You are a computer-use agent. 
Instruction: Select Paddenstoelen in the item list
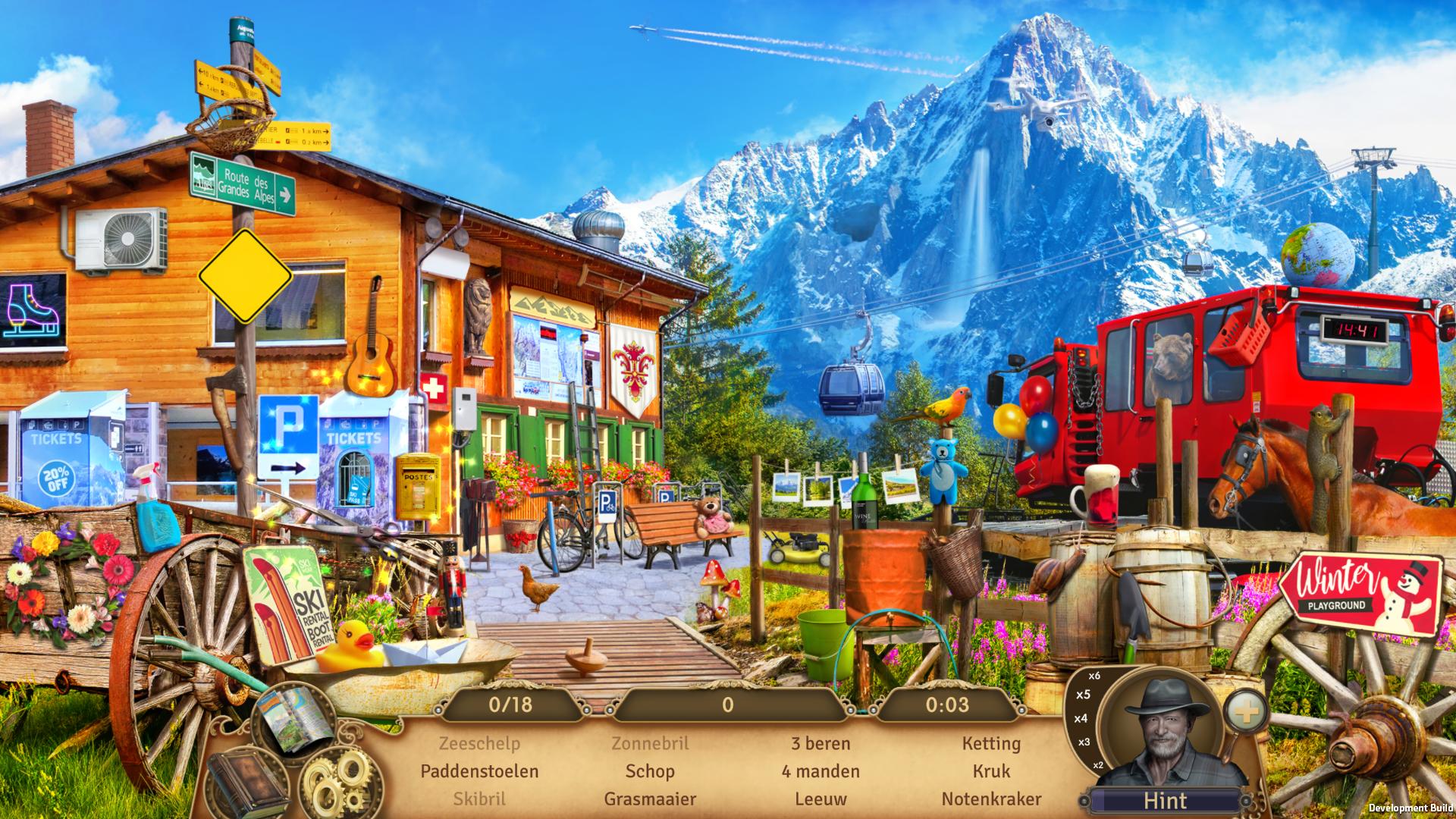tap(479, 771)
